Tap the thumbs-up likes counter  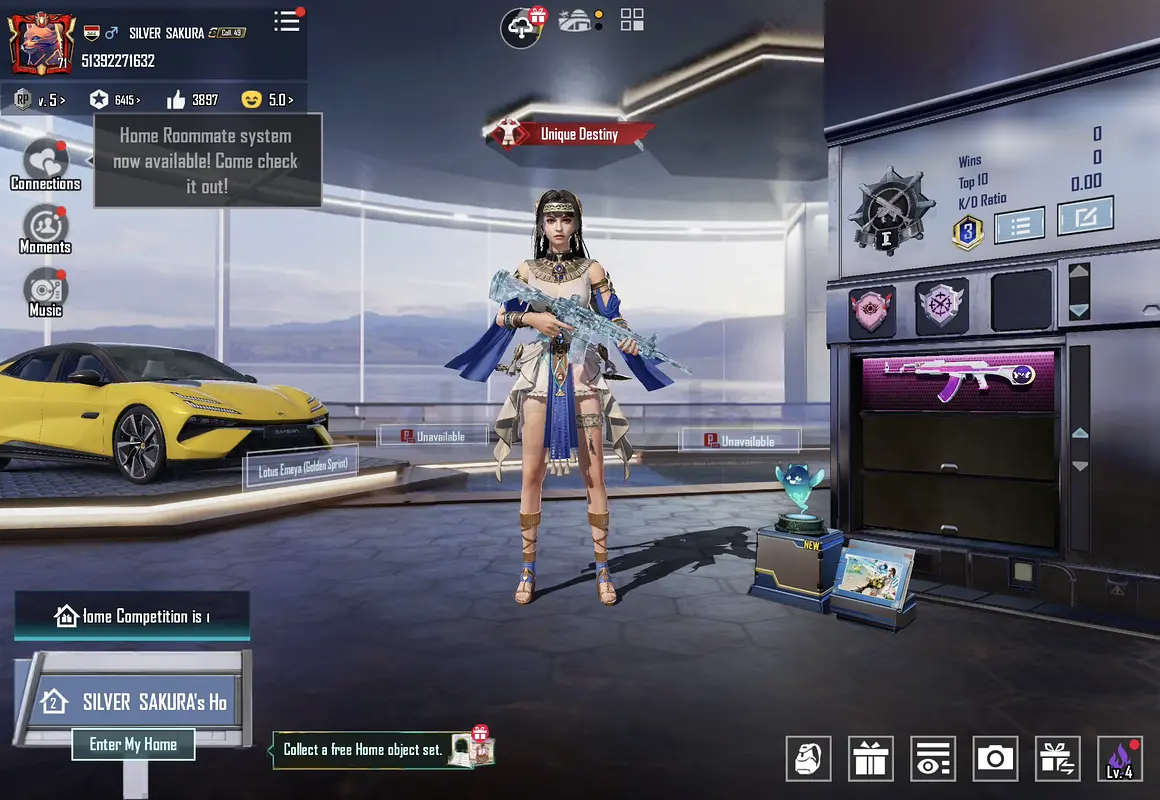192,100
